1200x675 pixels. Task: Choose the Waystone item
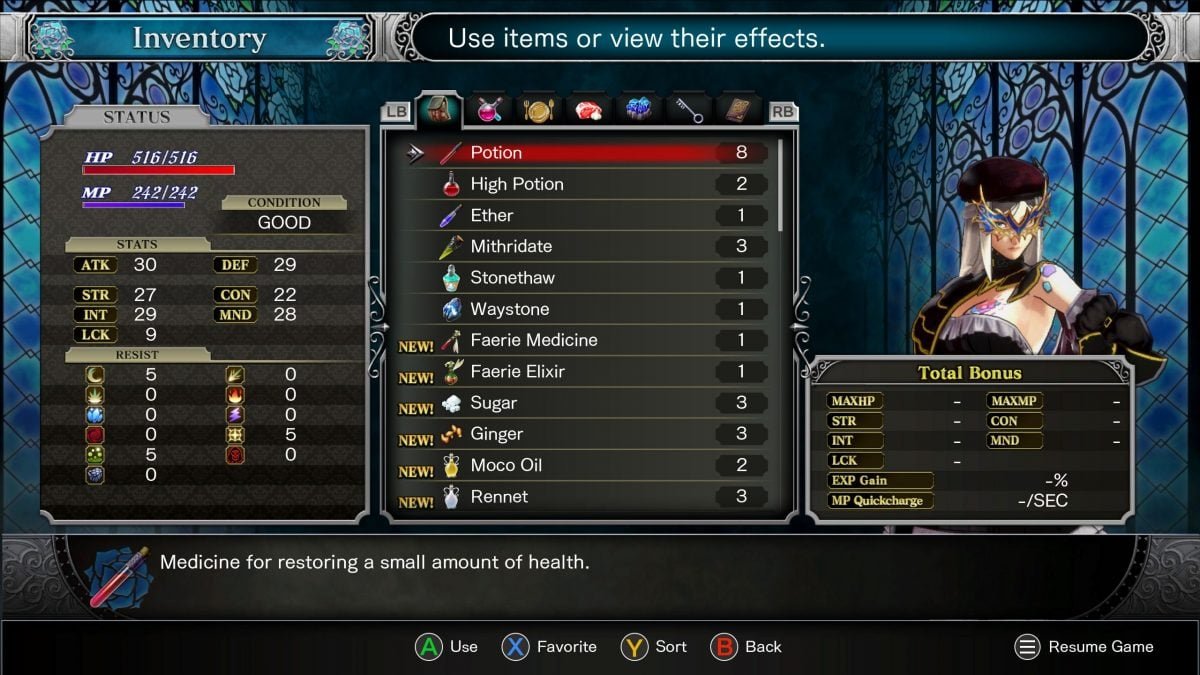(x=590, y=309)
